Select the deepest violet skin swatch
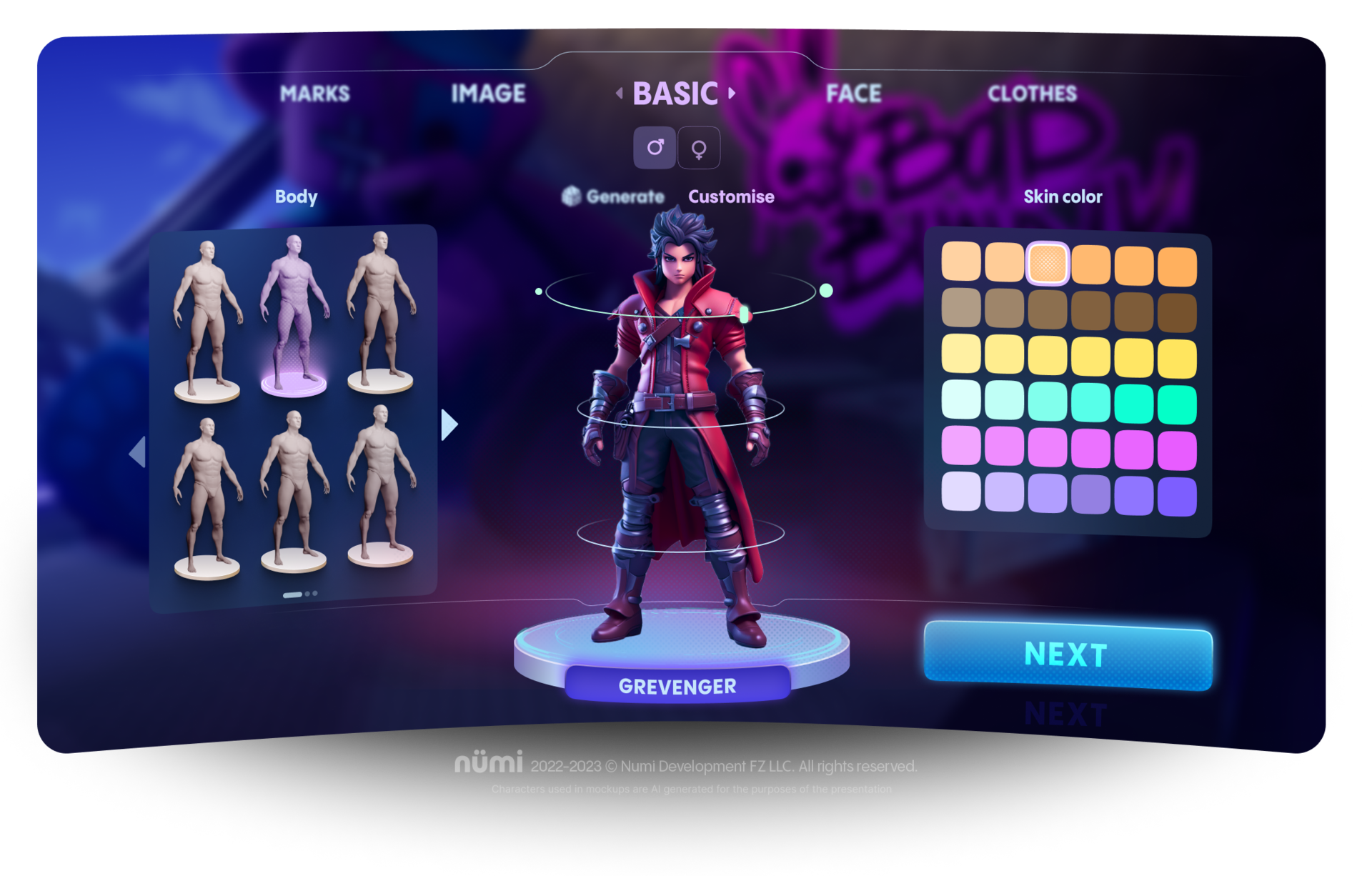 (x=1177, y=497)
